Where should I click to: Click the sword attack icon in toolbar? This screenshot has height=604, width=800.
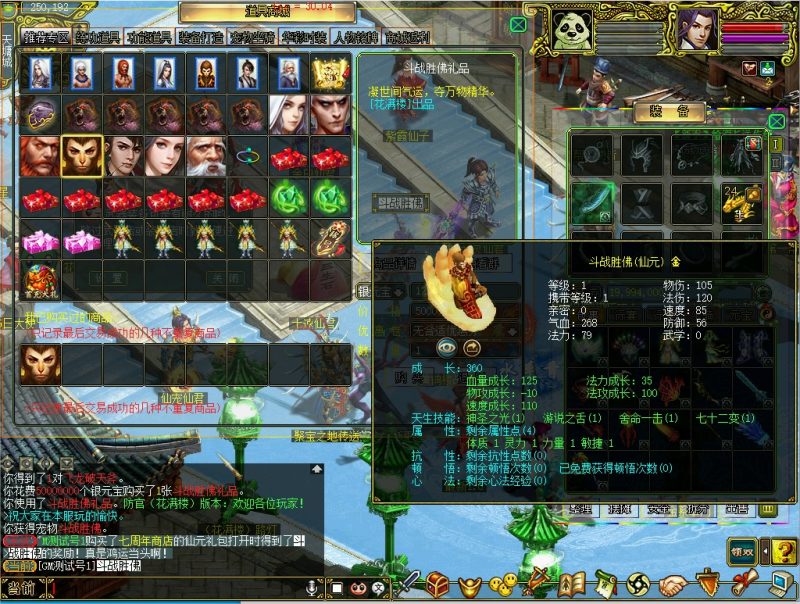click(410, 583)
